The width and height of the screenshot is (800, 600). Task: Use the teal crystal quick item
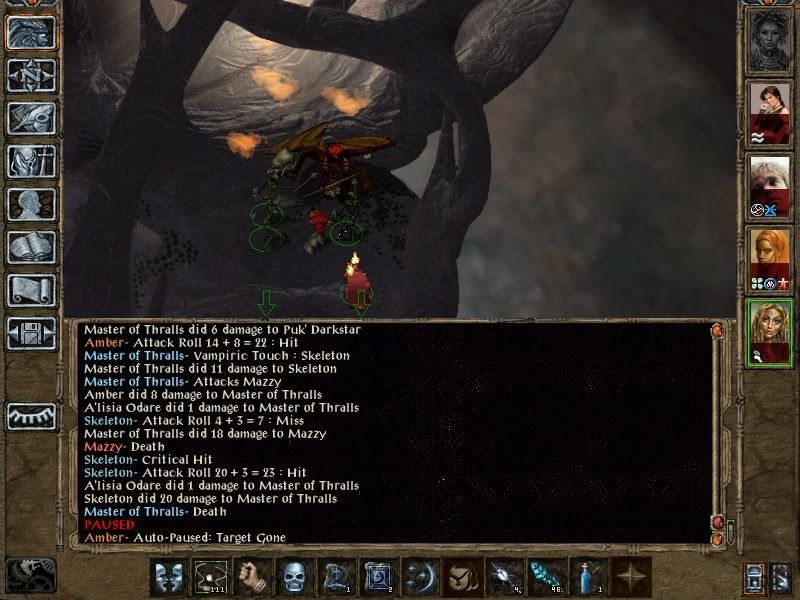click(545, 577)
